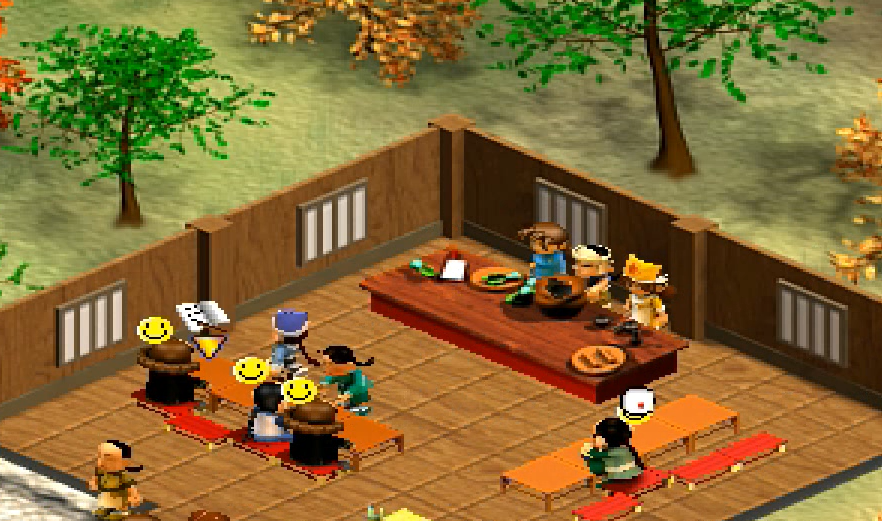Click the menu sheet icon above the yellow arrow
Image resolution: width=882 pixels, height=521 pixels.
[202, 318]
